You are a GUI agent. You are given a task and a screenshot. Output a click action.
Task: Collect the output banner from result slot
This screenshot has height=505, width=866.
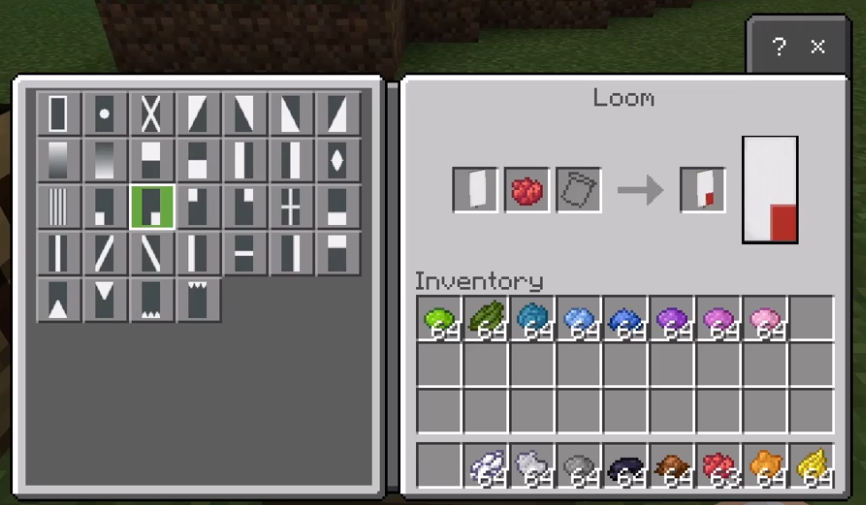(x=702, y=189)
